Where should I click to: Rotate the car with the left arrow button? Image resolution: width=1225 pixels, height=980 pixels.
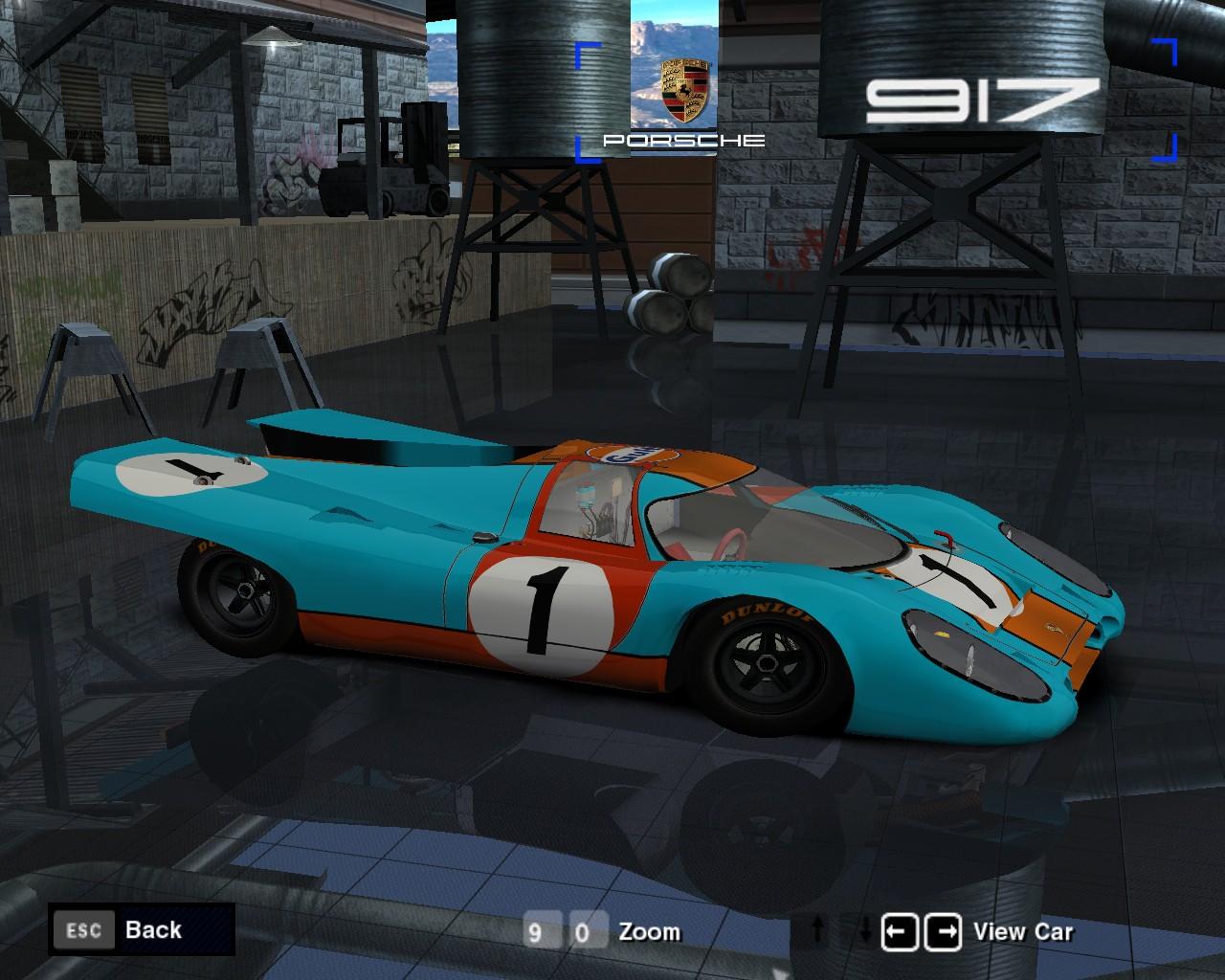tap(900, 931)
